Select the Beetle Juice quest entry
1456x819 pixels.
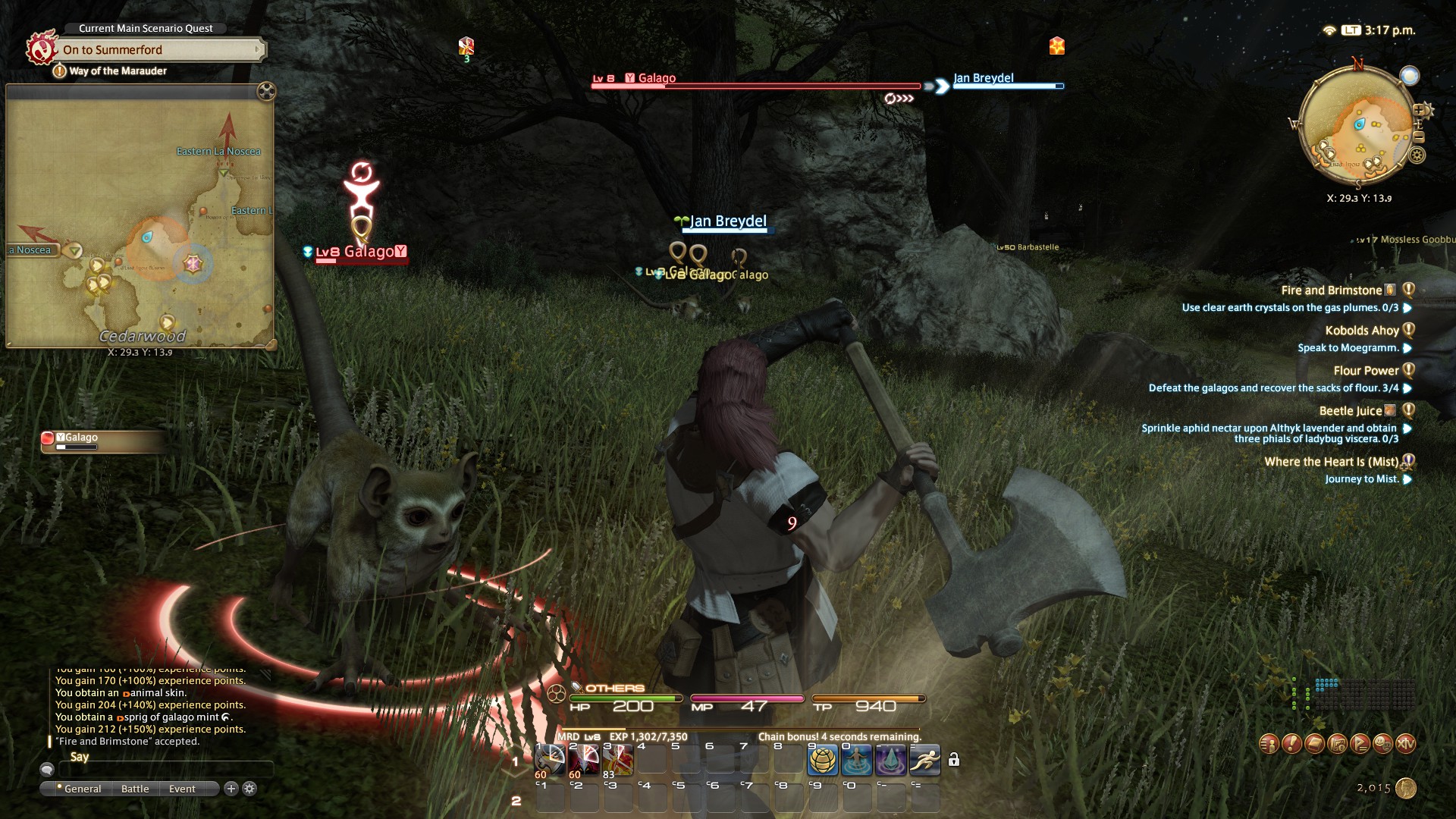coord(1350,411)
